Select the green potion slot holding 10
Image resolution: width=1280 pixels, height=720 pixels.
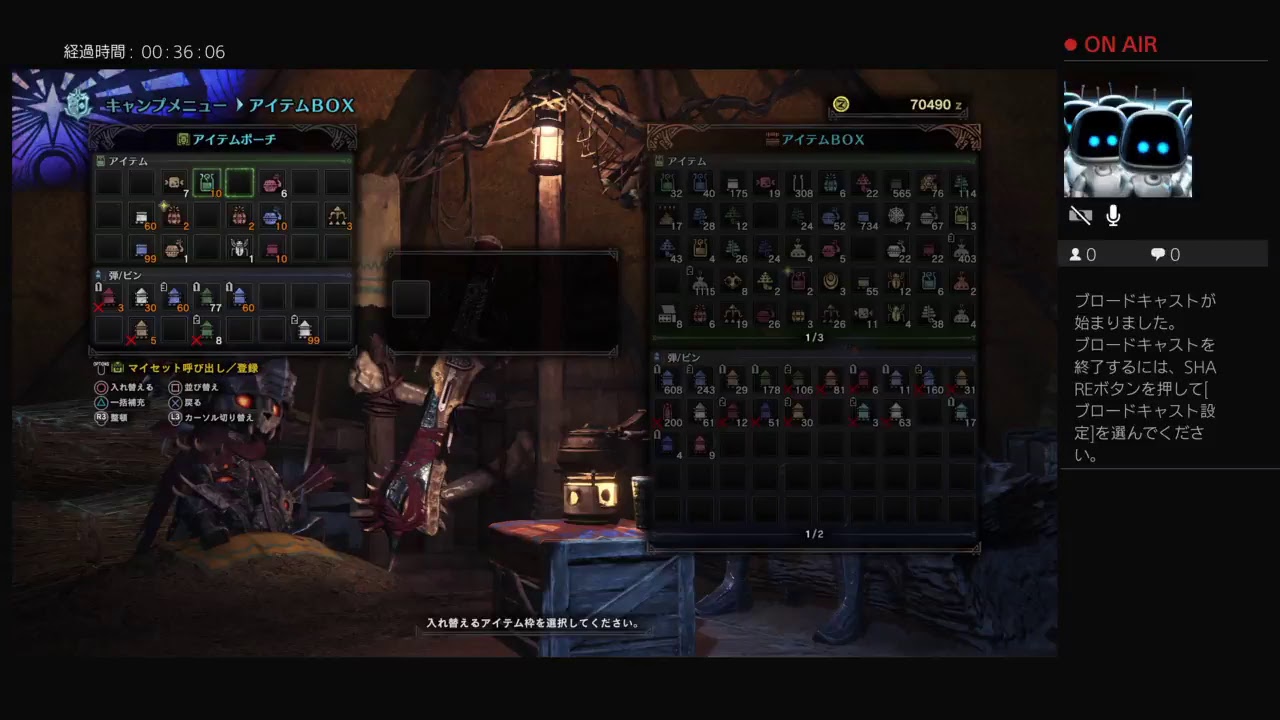tap(207, 183)
